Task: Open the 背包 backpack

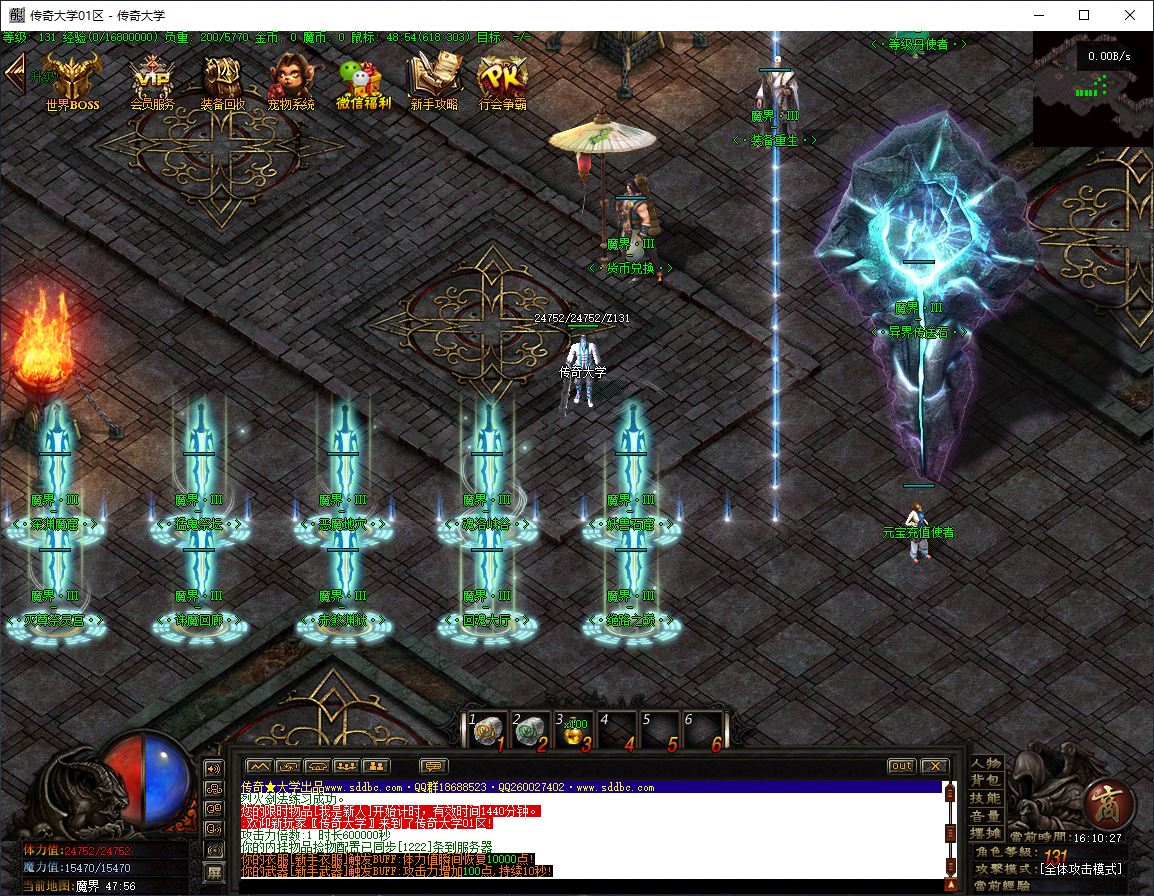Action: pos(986,780)
